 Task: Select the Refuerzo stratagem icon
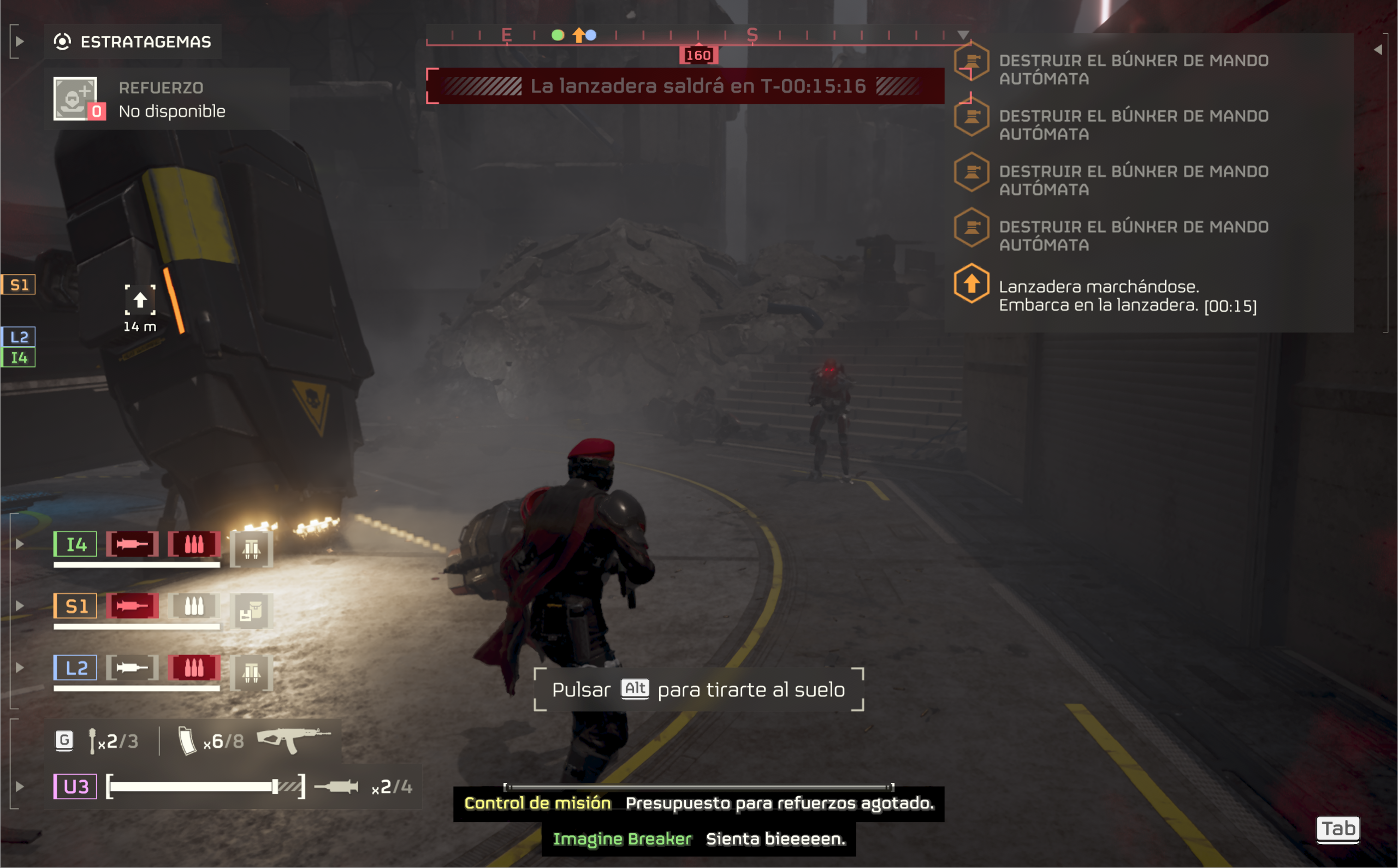[x=76, y=99]
